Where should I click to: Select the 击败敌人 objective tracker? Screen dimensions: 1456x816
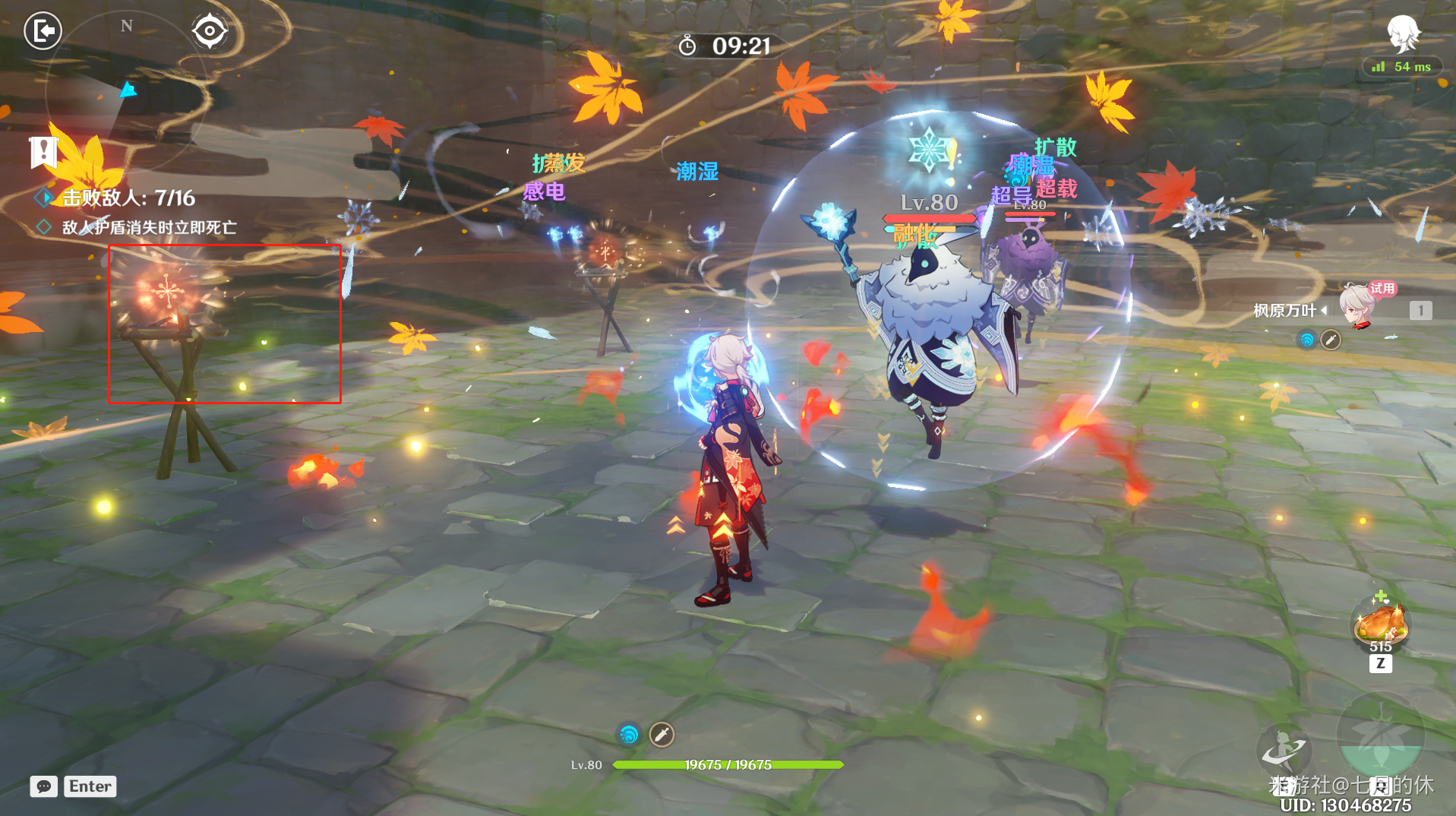[x=128, y=198]
